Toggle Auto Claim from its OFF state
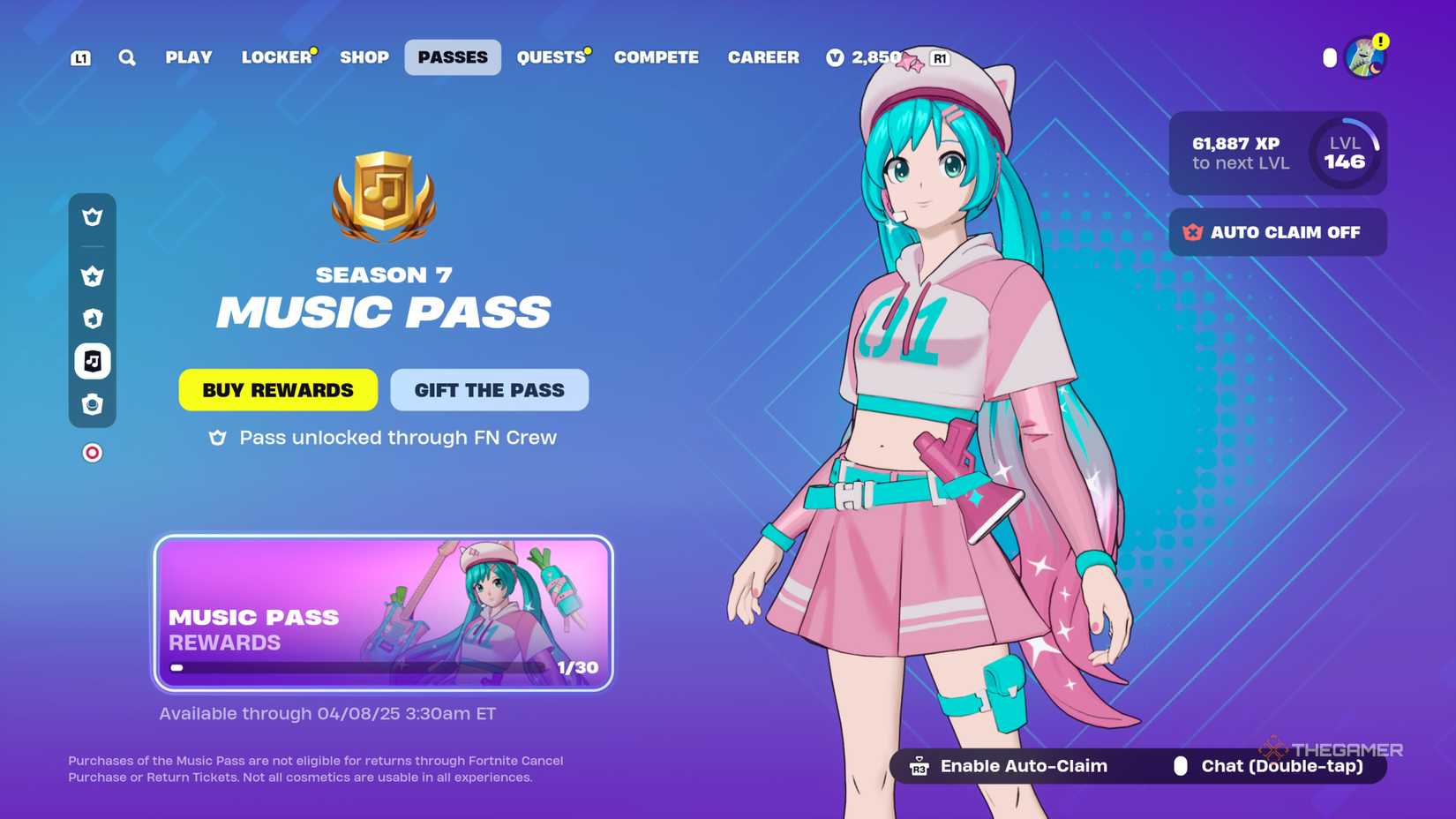 [x=1277, y=232]
